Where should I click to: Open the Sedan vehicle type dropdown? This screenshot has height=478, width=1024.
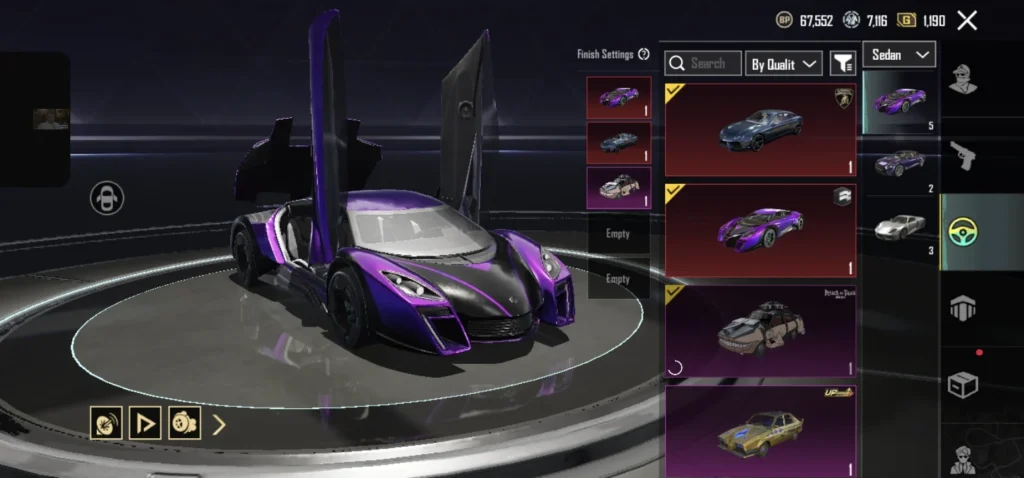tap(898, 54)
